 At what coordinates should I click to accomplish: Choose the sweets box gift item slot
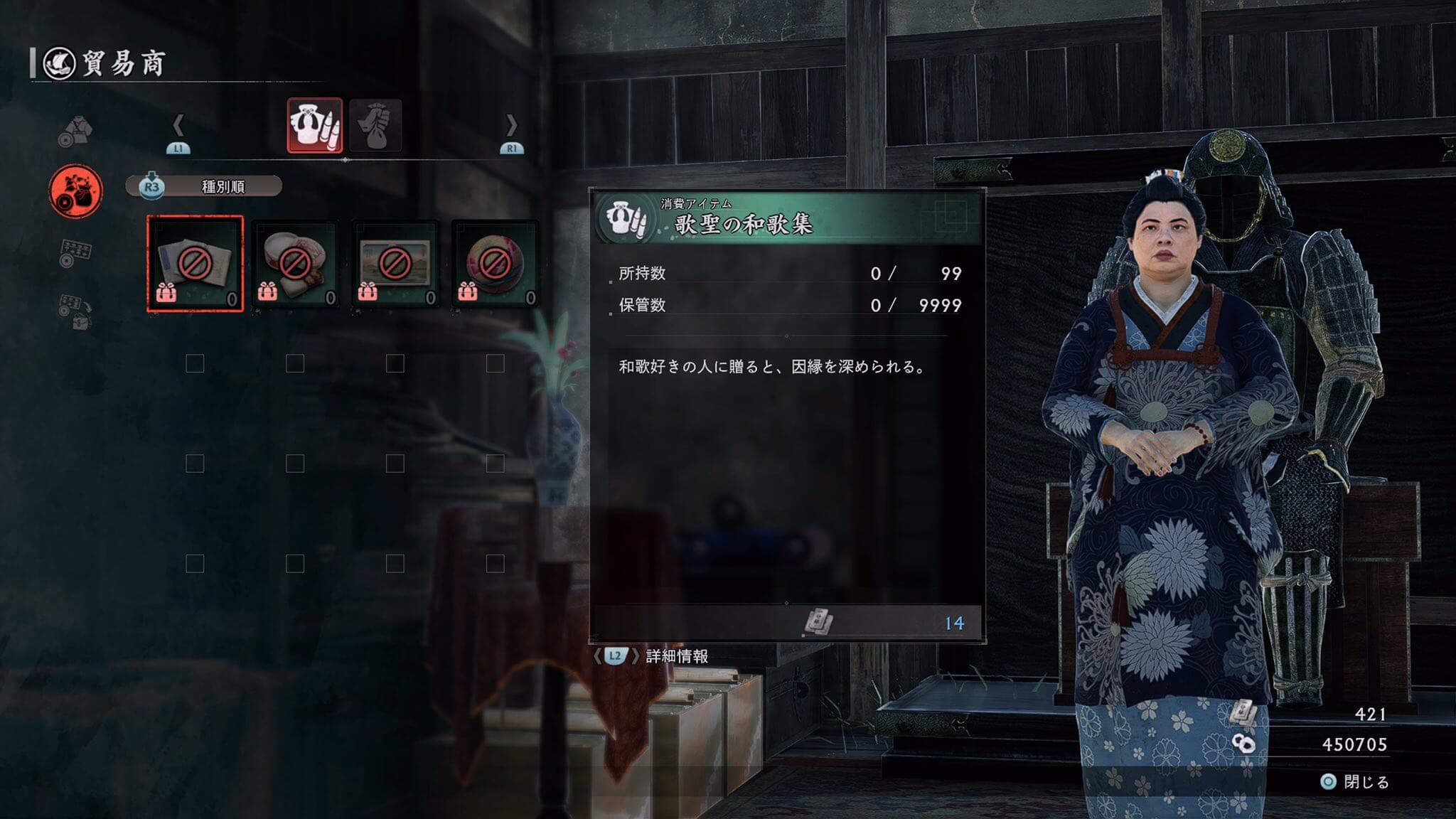point(295,264)
